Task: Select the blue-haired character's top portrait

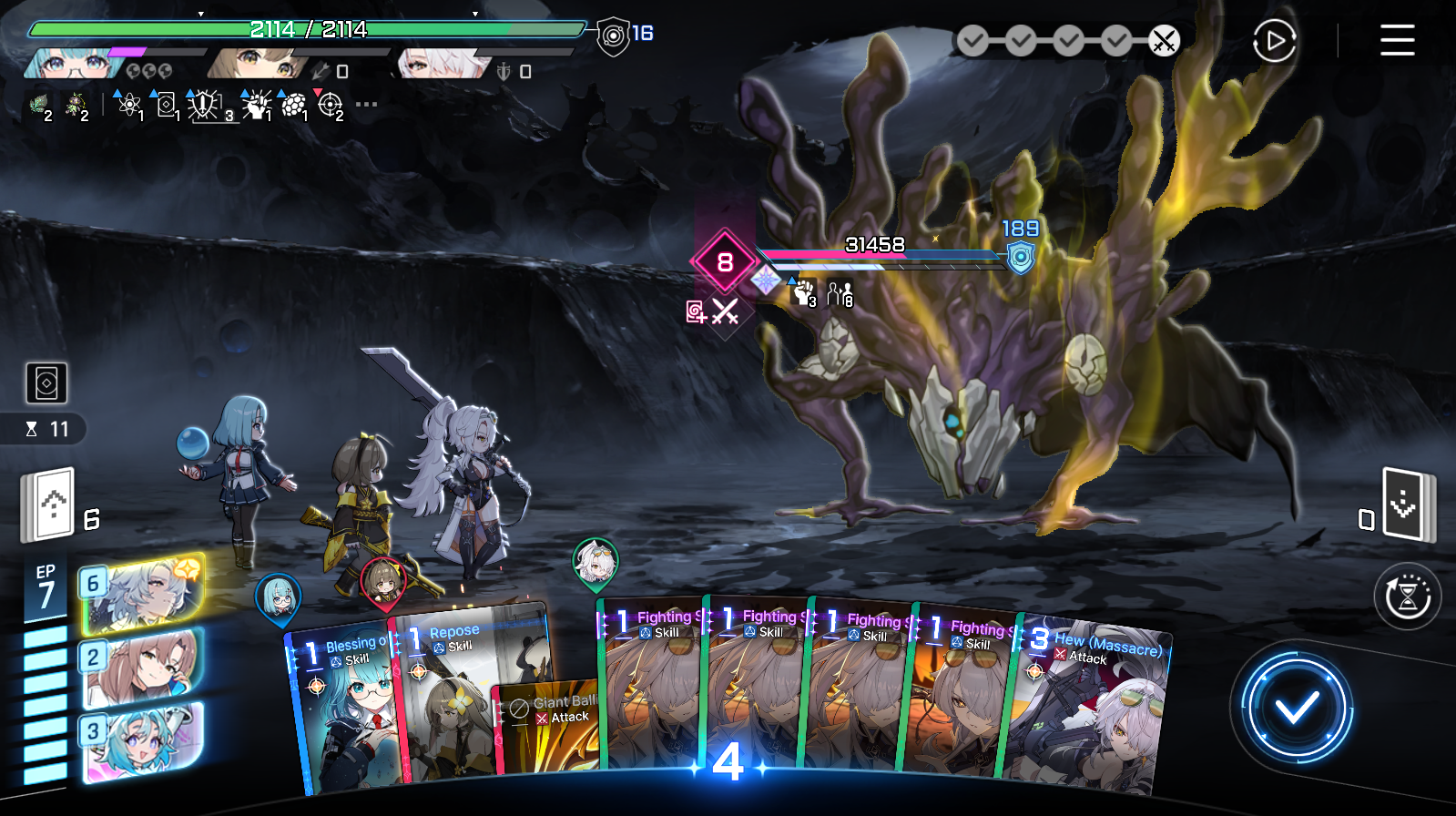Action: pos(68,64)
